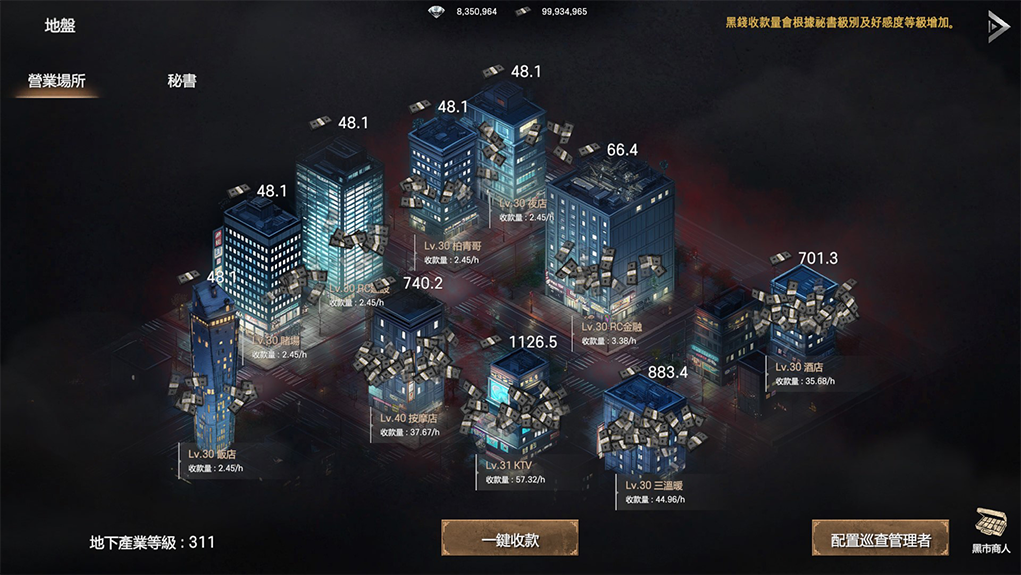
Task: Select the Lv.31 KTV building
Action: (x=517, y=411)
